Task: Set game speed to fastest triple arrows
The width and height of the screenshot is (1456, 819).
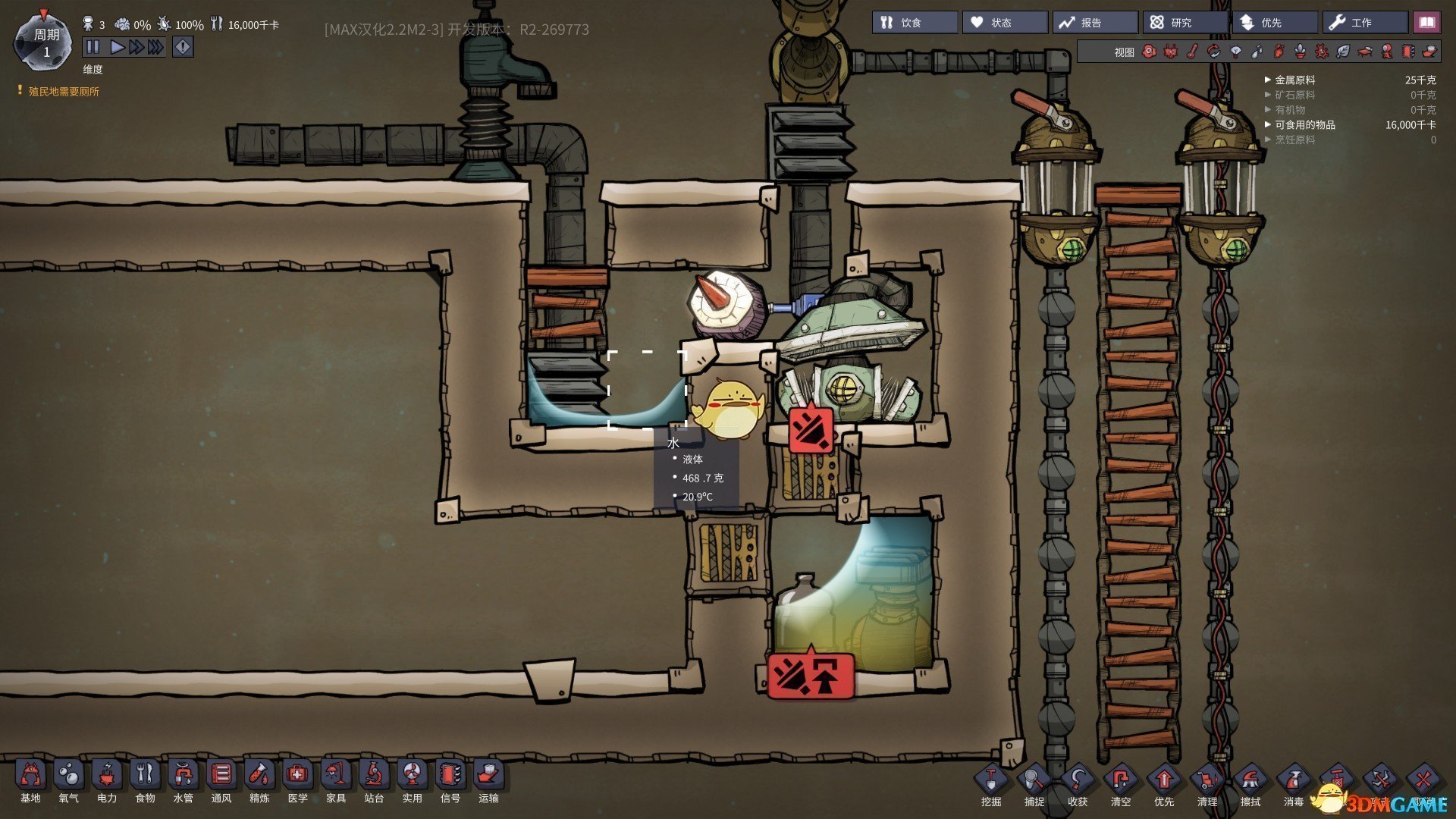Action: [x=155, y=47]
